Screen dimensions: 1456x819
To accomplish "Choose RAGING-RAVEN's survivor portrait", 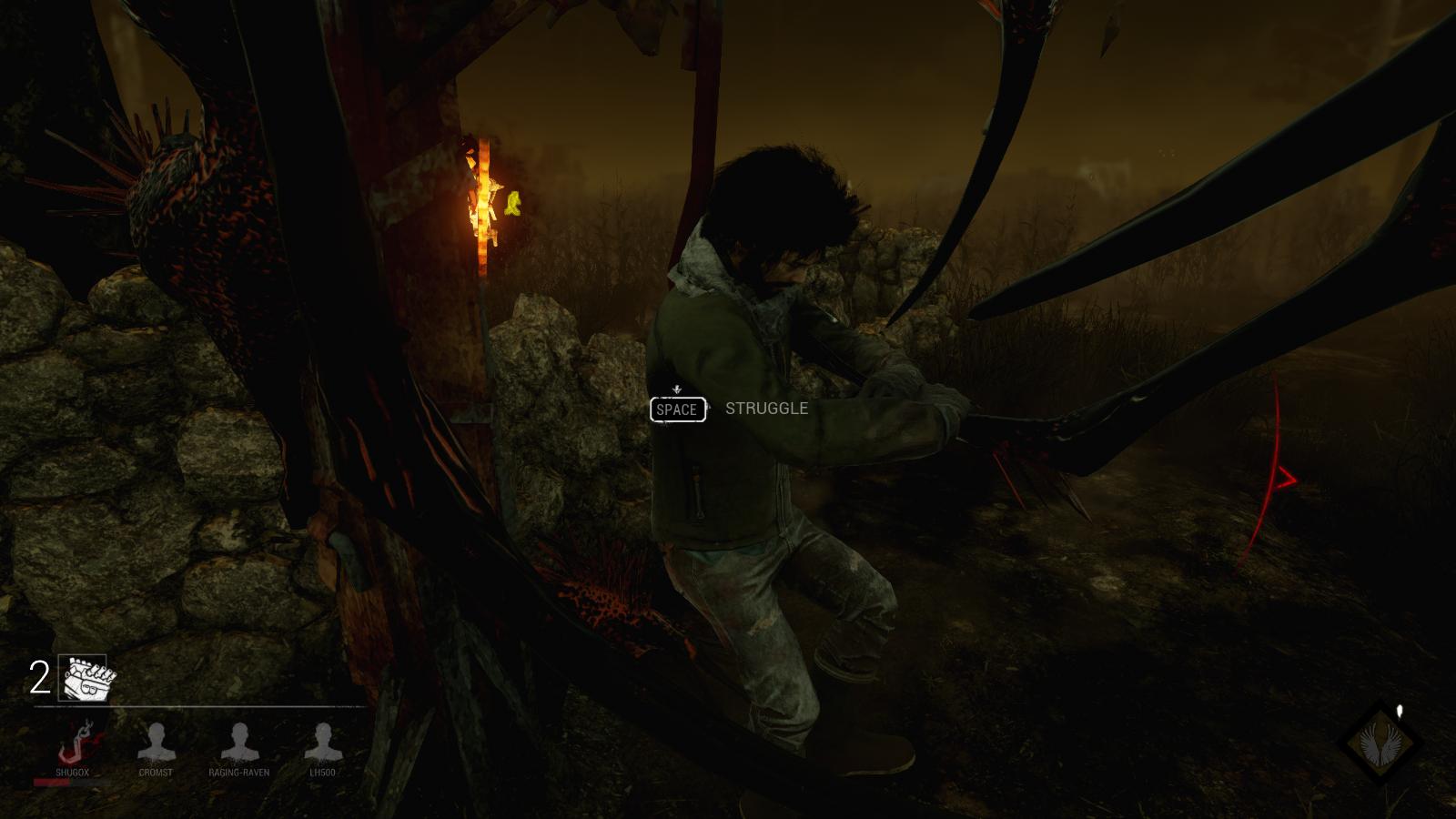I will click(239, 743).
